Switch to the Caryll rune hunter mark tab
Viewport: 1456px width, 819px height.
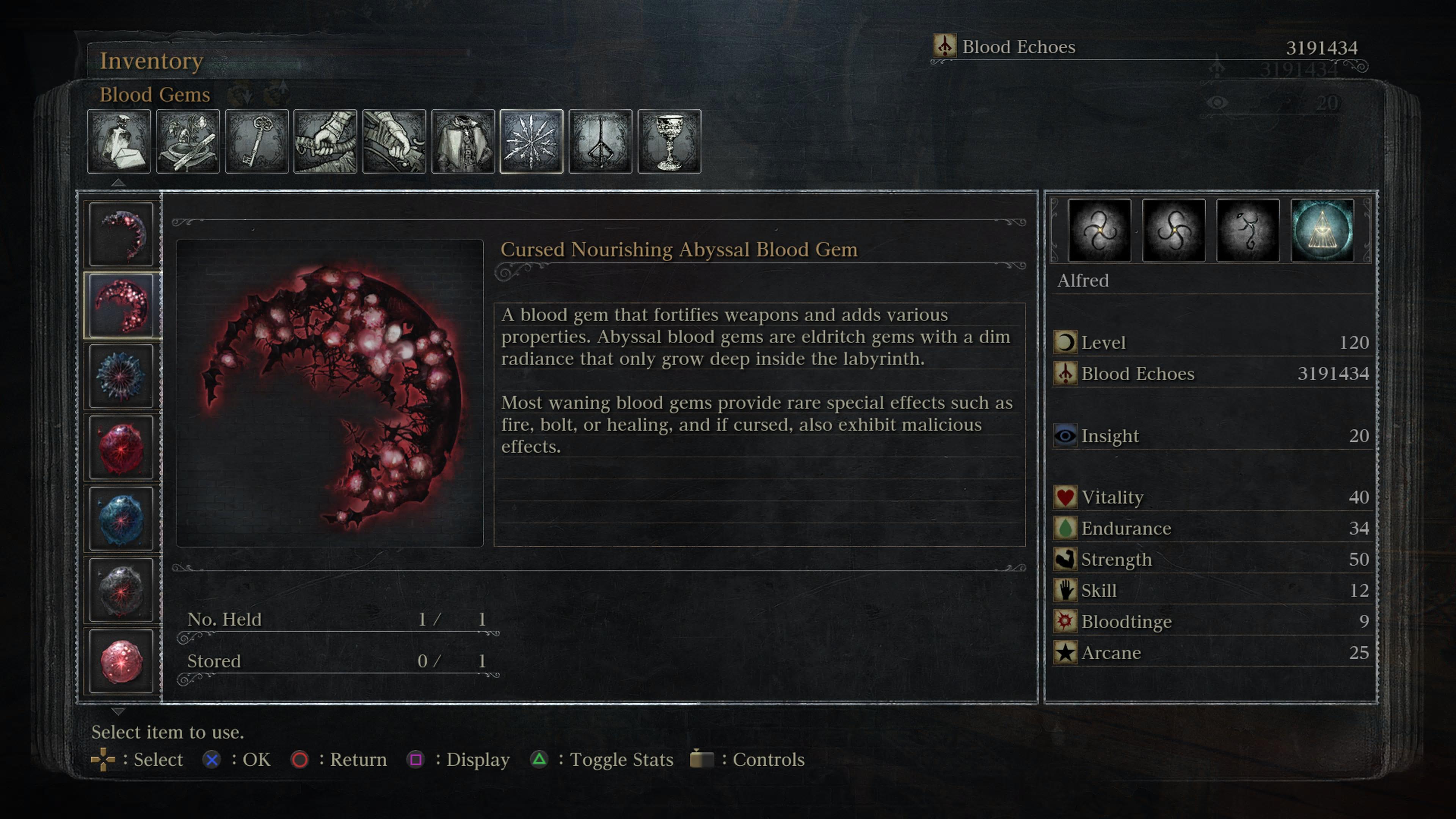[x=600, y=141]
